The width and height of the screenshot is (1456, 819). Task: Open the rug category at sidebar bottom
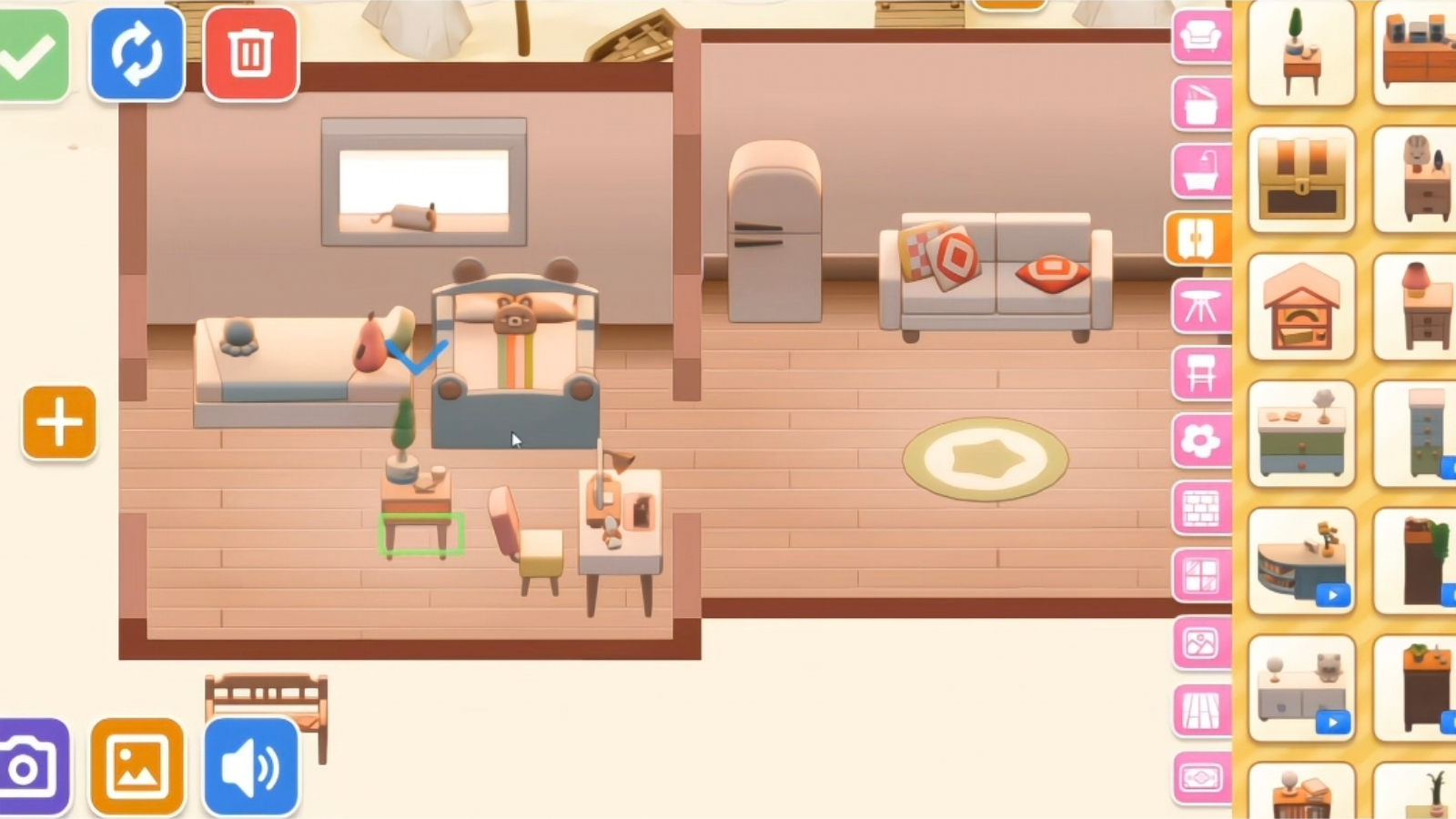point(1199,775)
